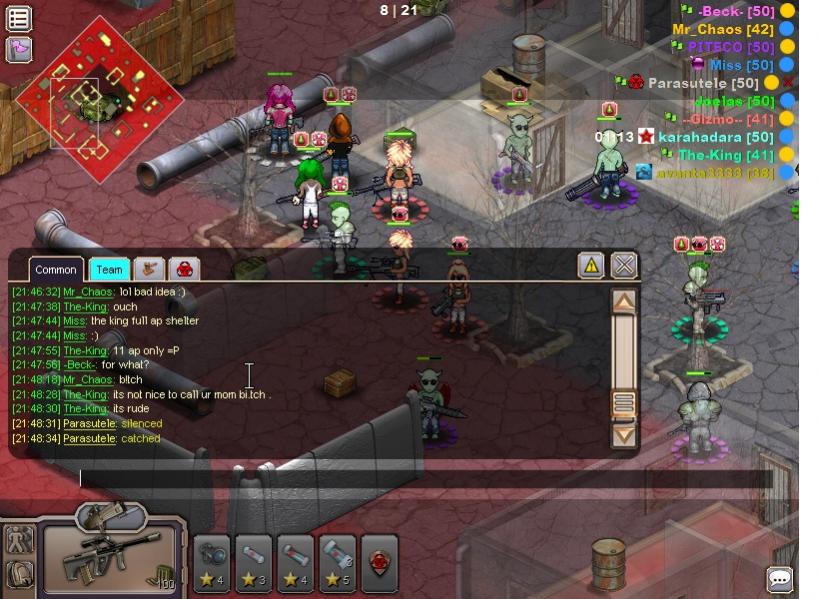Screen dimensions: 818x599
Task: Open the pointing hand chat tab
Action: [149, 269]
